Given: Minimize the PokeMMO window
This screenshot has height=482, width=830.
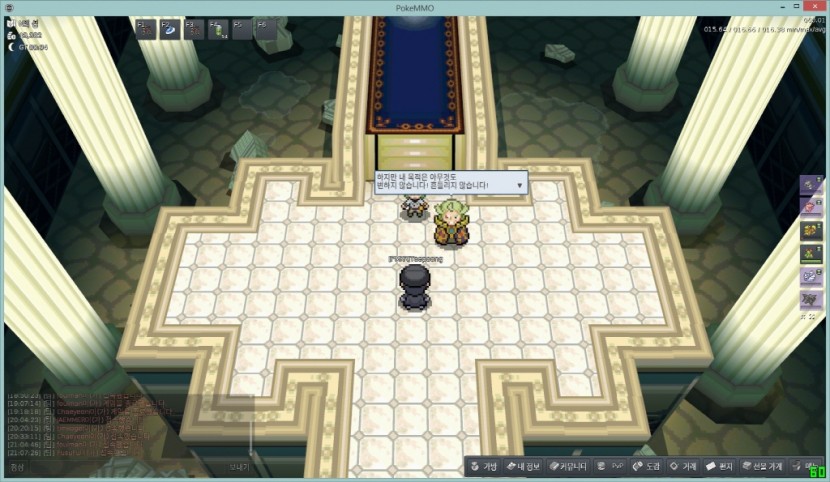Looking at the screenshot, I should point(757,7).
